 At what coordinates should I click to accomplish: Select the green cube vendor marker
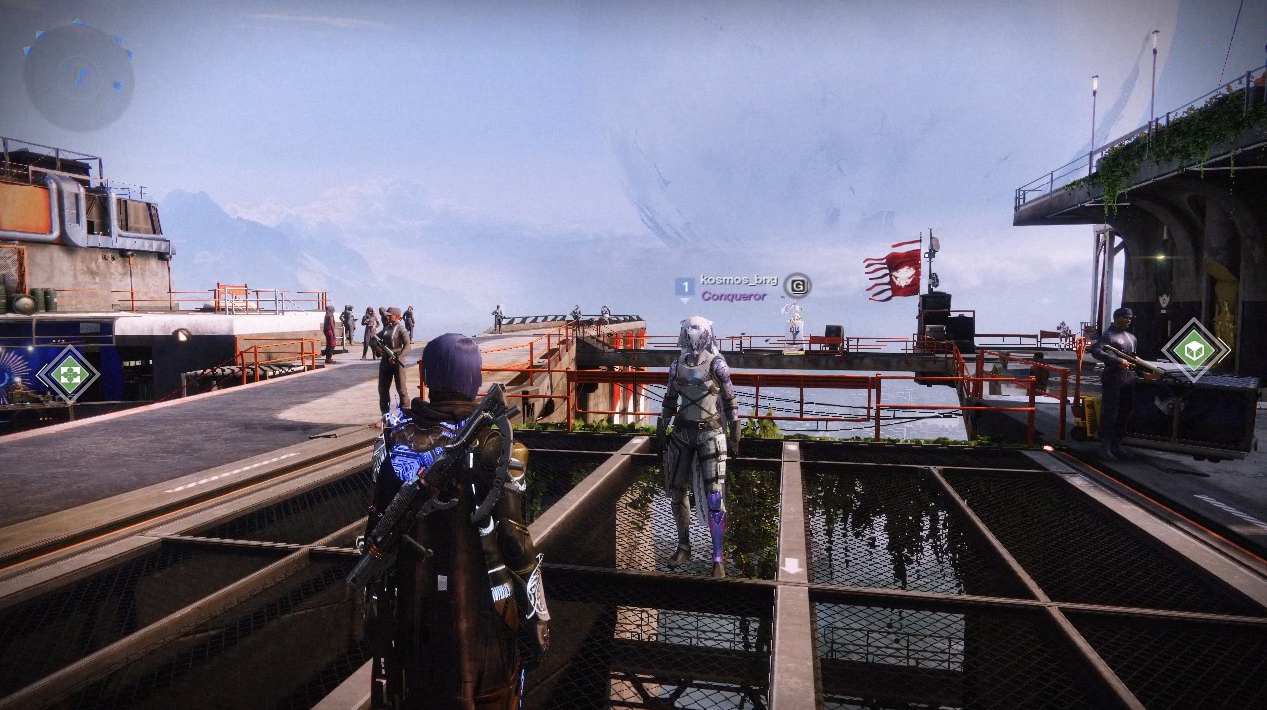(1194, 351)
